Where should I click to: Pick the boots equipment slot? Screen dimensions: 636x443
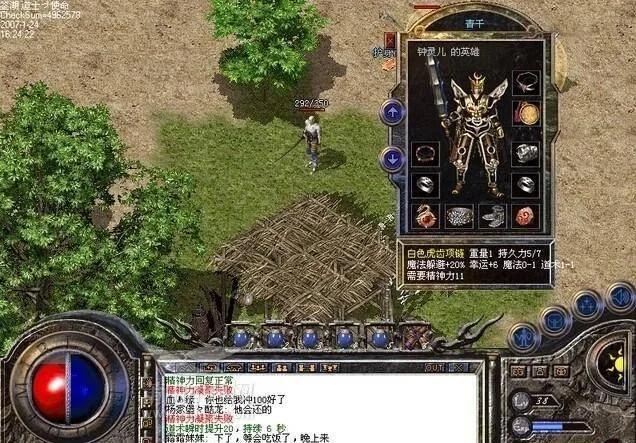tap(492, 215)
